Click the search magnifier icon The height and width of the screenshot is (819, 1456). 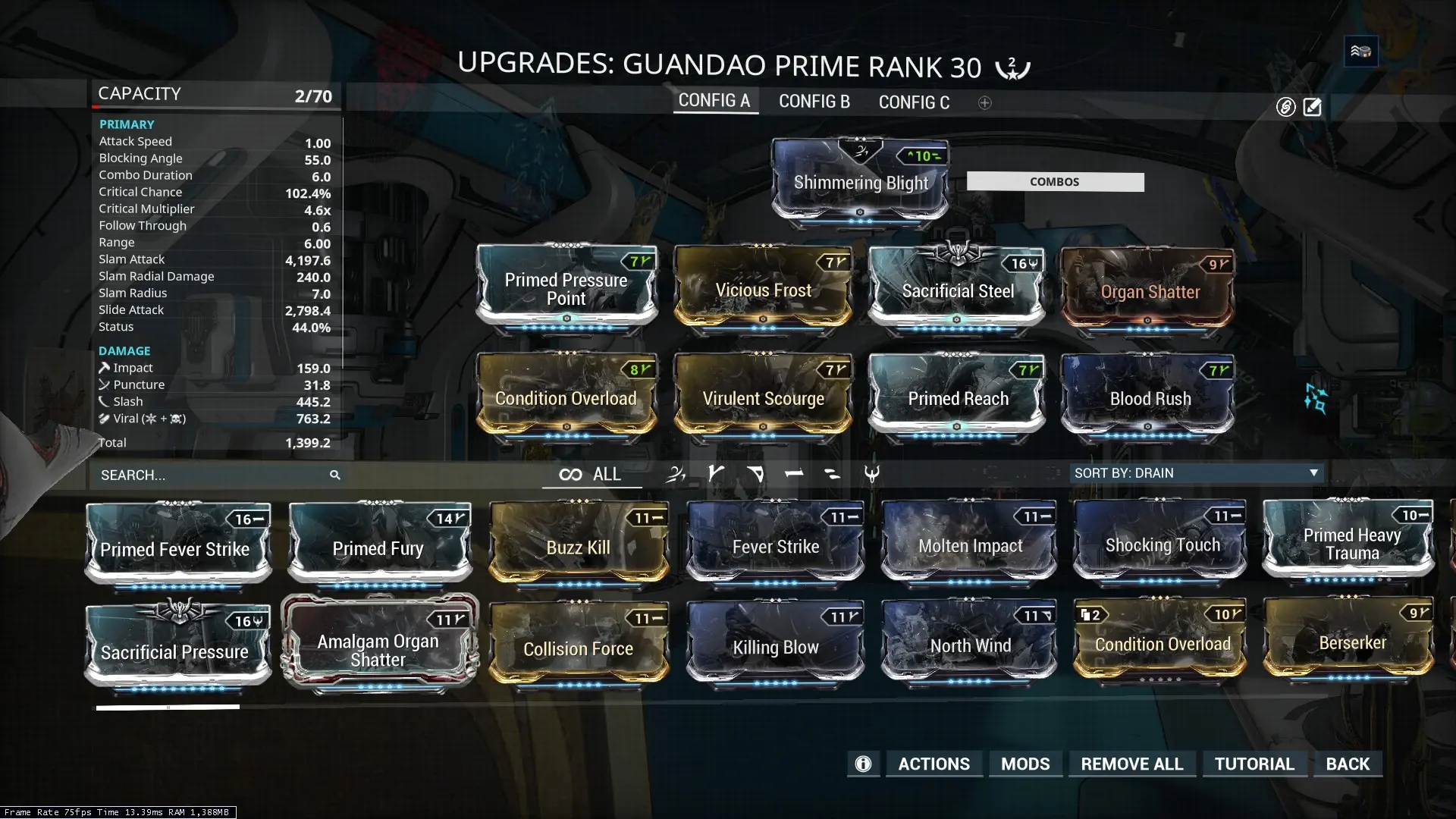[336, 475]
